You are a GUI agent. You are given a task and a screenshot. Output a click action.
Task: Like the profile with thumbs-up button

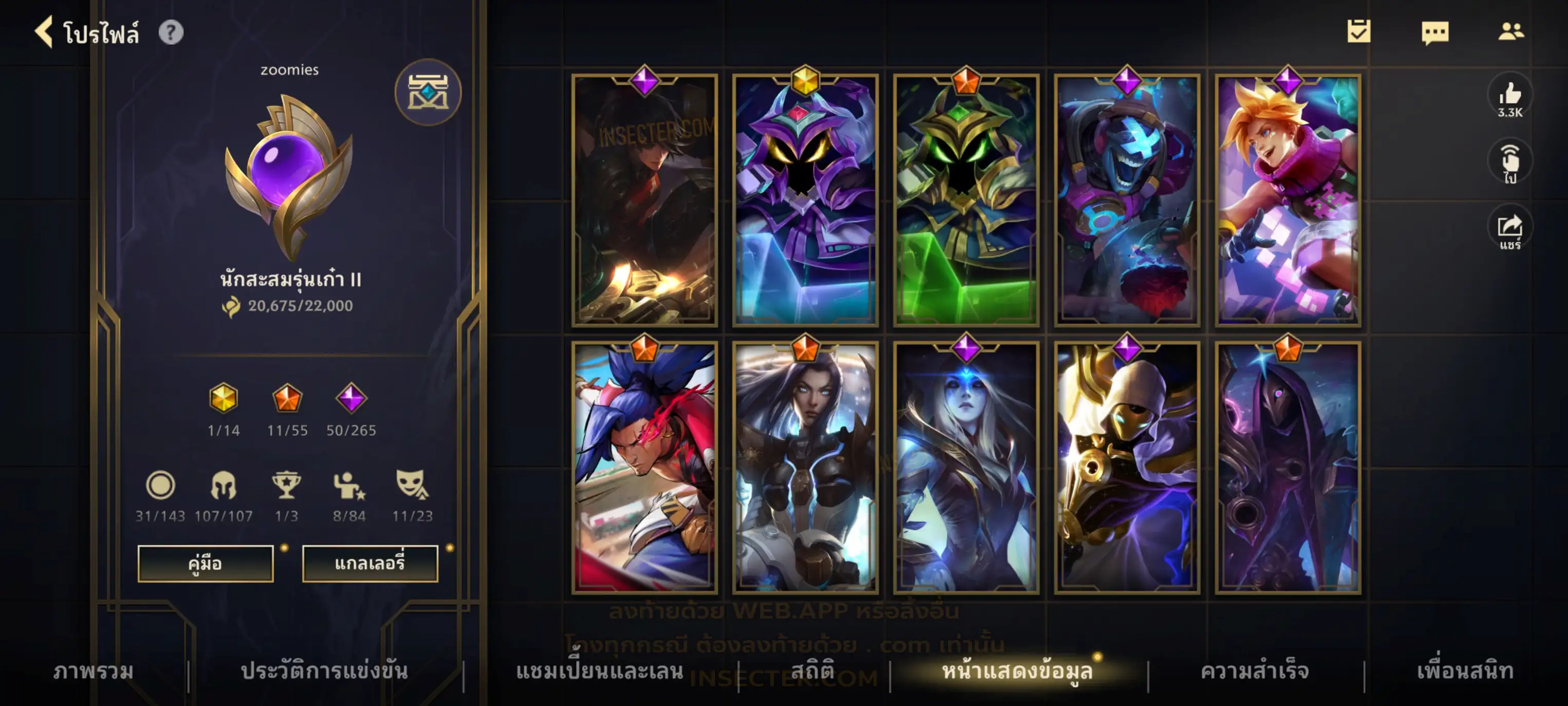pos(1509,98)
